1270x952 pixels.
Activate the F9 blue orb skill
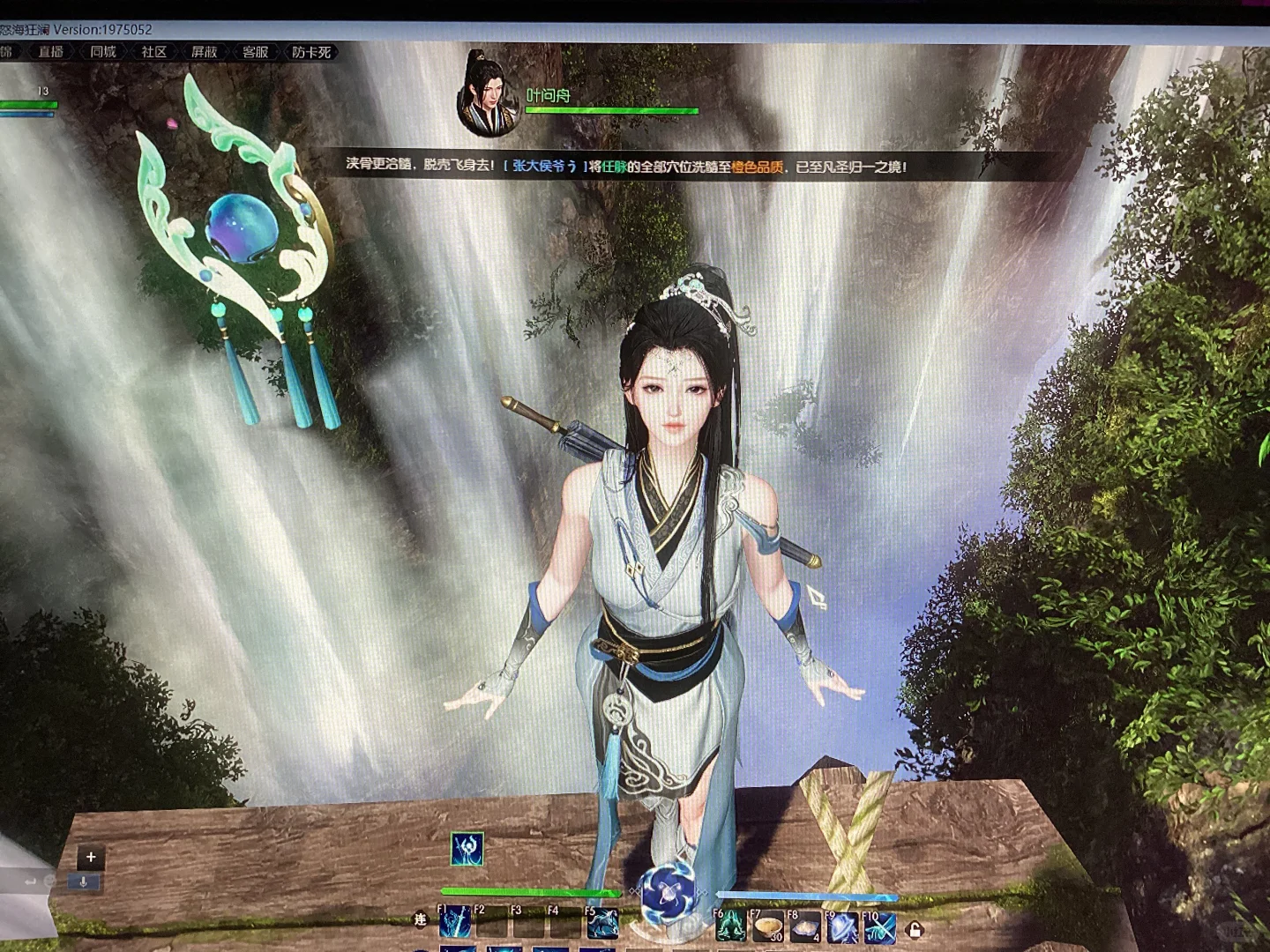842,927
